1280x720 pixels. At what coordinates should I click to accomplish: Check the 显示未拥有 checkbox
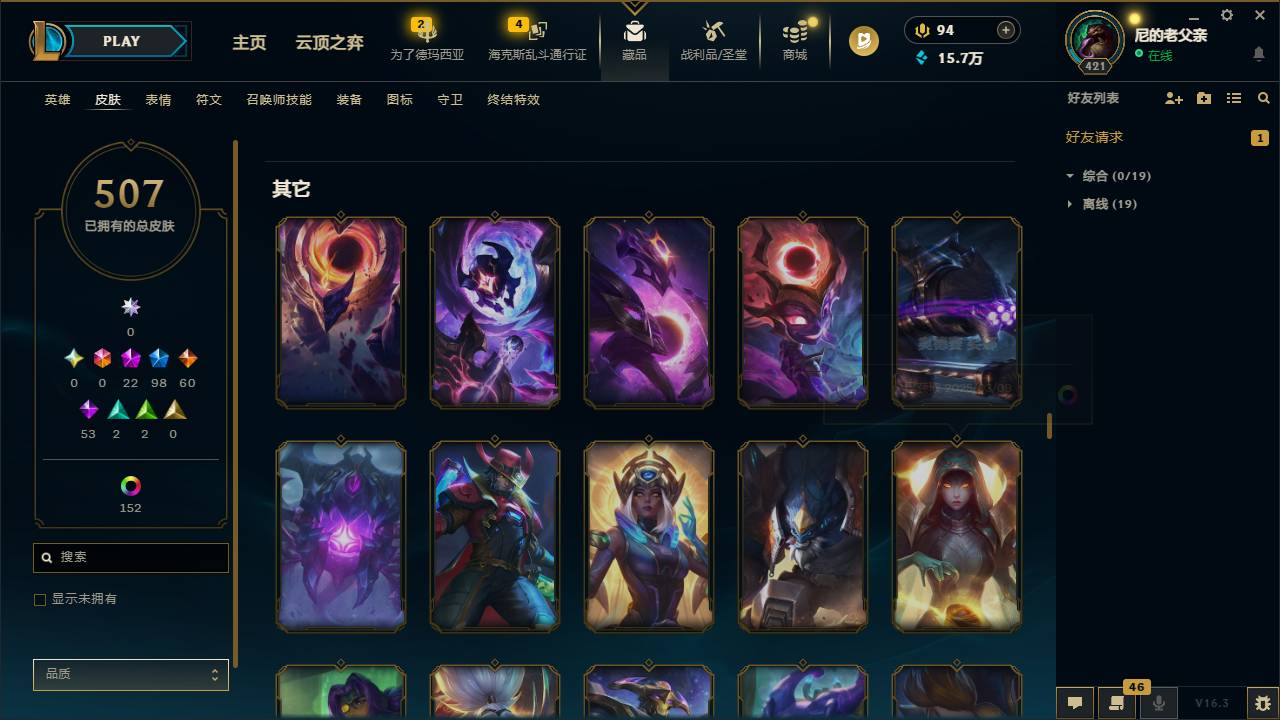[x=40, y=599]
